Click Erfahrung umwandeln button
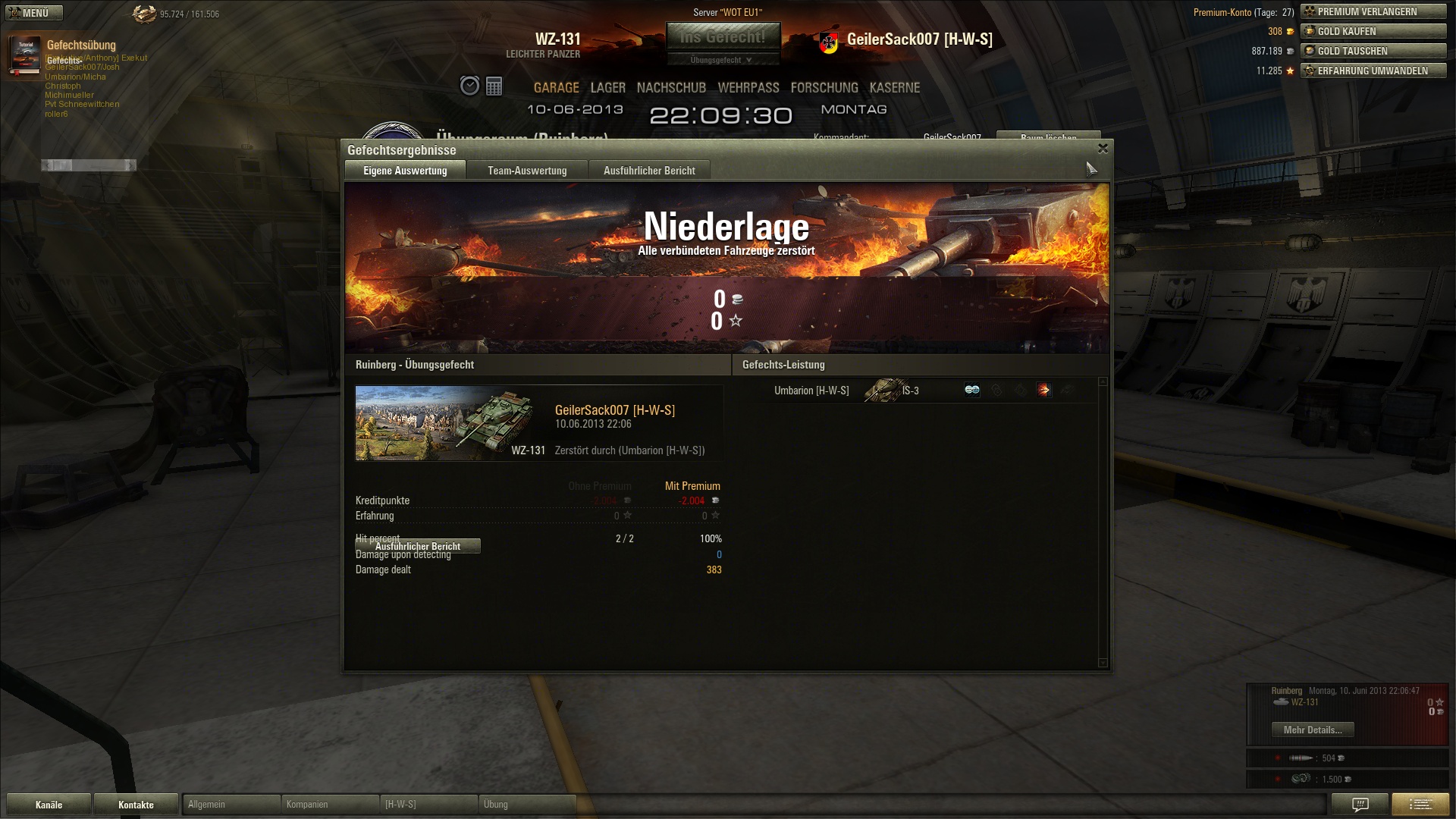Screen dimensions: 1456x819 click(1373, 71)
